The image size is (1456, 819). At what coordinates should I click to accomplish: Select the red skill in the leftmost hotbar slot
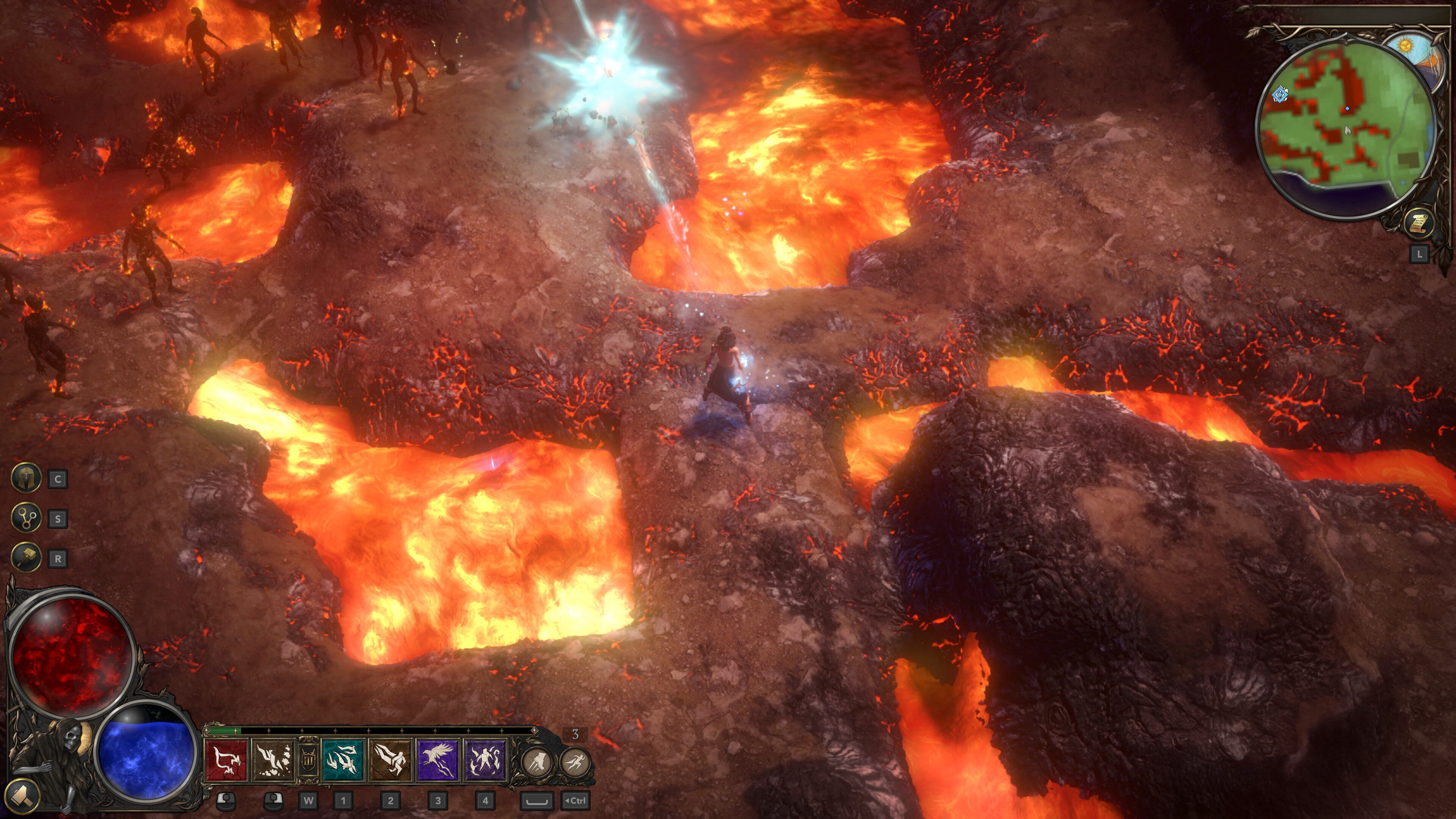click(x=226, y=762)
